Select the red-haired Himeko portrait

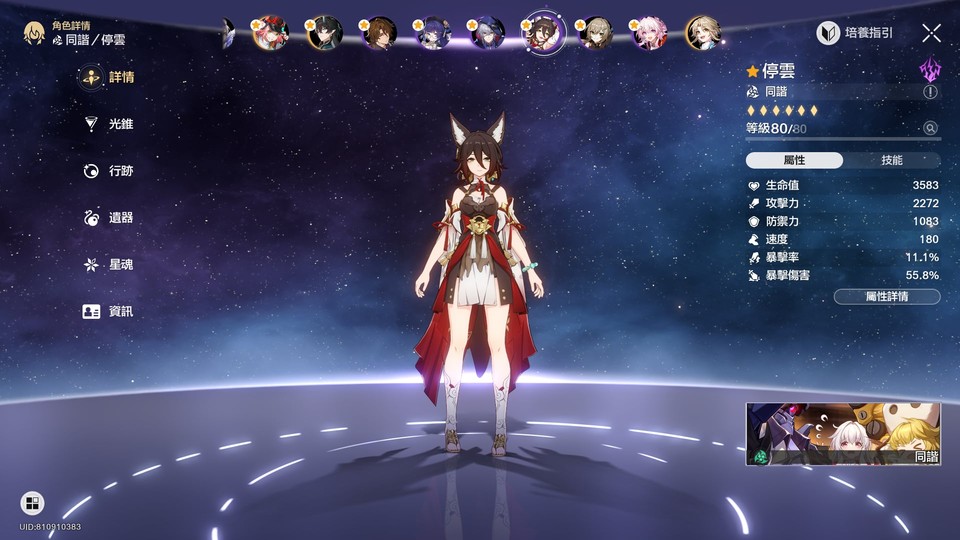click(270, 33)
